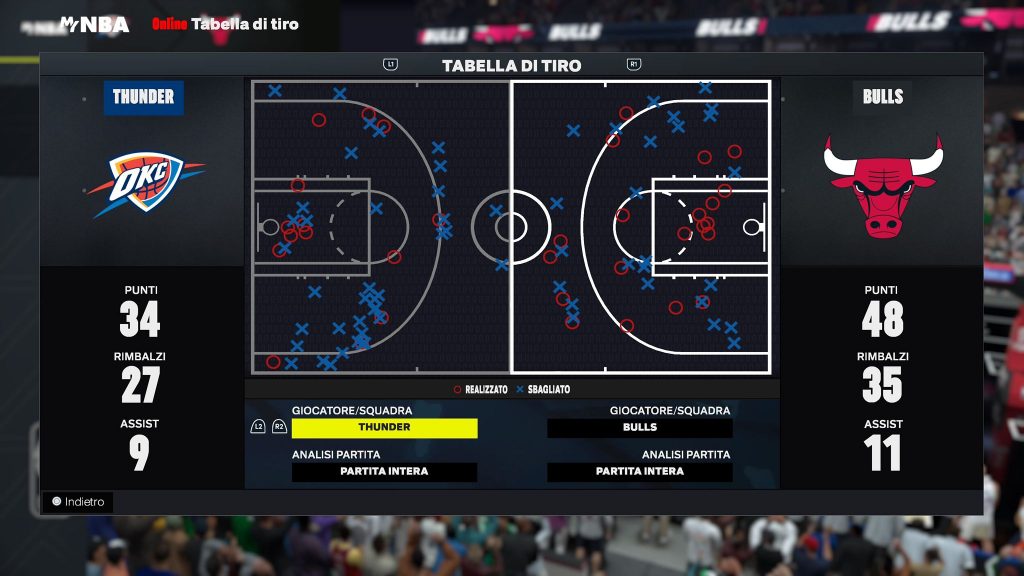Open Partita Intera selector beneath the Bulls field

point(639,472)
